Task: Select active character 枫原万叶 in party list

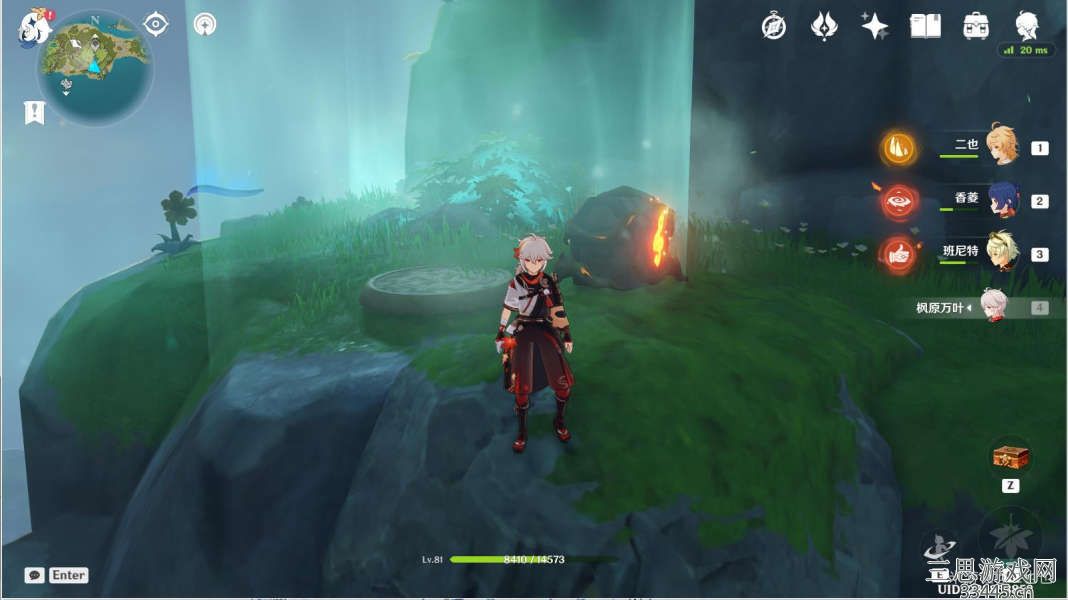Action: pyautogui.click(x=991, y=306)
